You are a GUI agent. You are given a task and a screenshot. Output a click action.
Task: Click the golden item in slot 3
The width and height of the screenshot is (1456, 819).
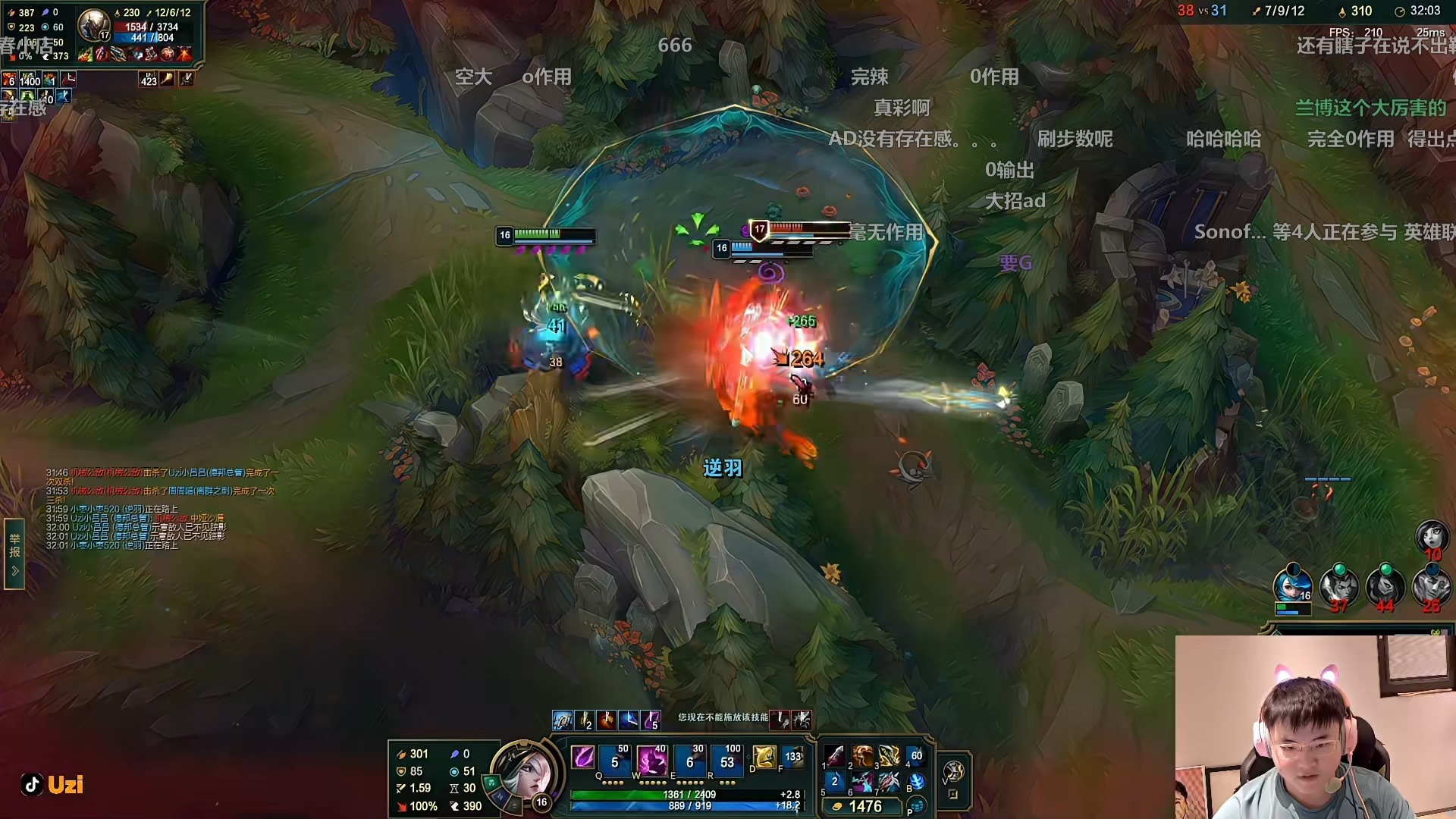(889, 755)
